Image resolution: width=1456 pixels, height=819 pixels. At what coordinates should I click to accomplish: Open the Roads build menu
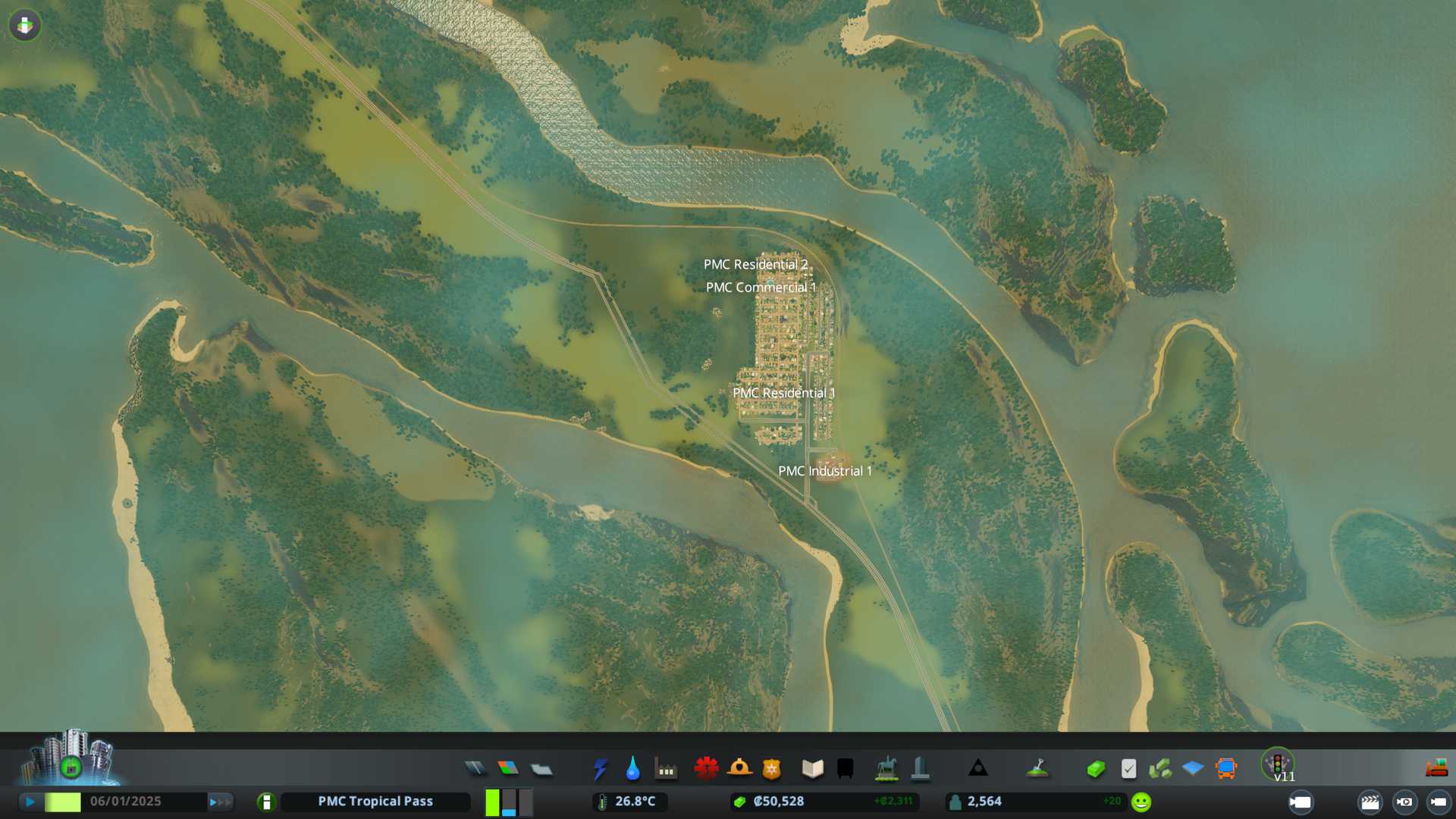[x=475, y=769]
